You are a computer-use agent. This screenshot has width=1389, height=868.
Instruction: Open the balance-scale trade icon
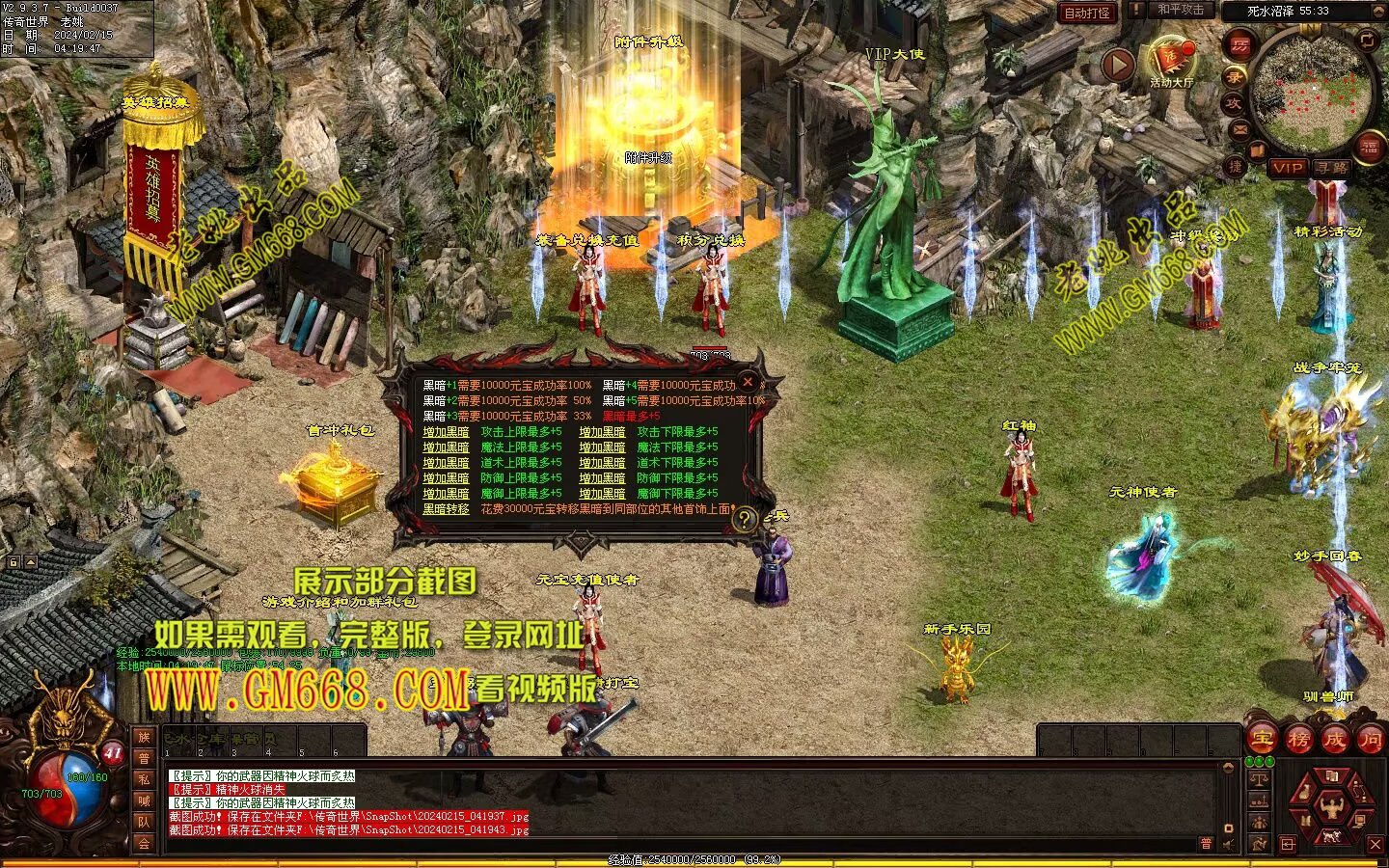[1259, 777]
